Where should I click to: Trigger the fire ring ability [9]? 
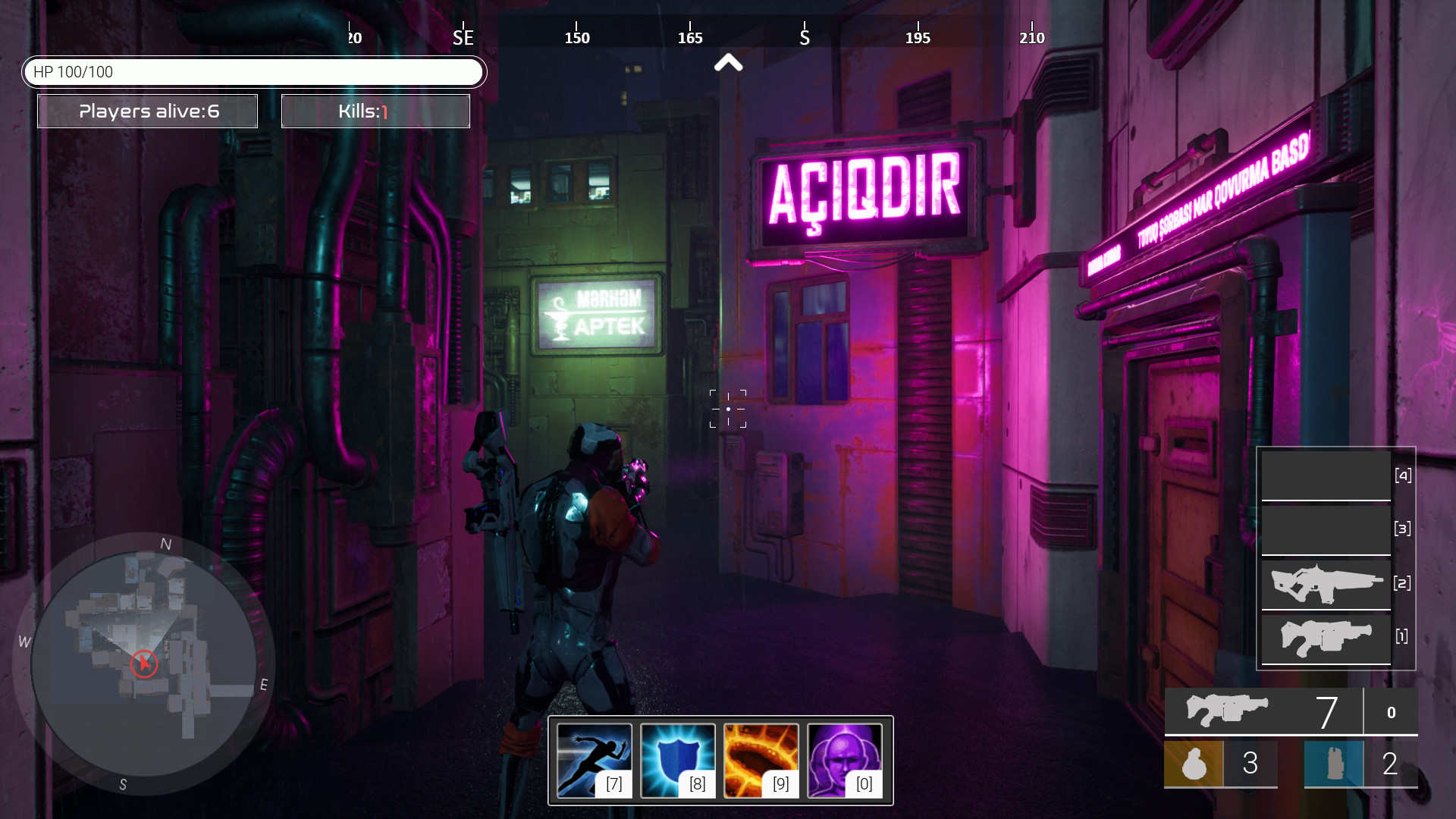click(762, 761)
